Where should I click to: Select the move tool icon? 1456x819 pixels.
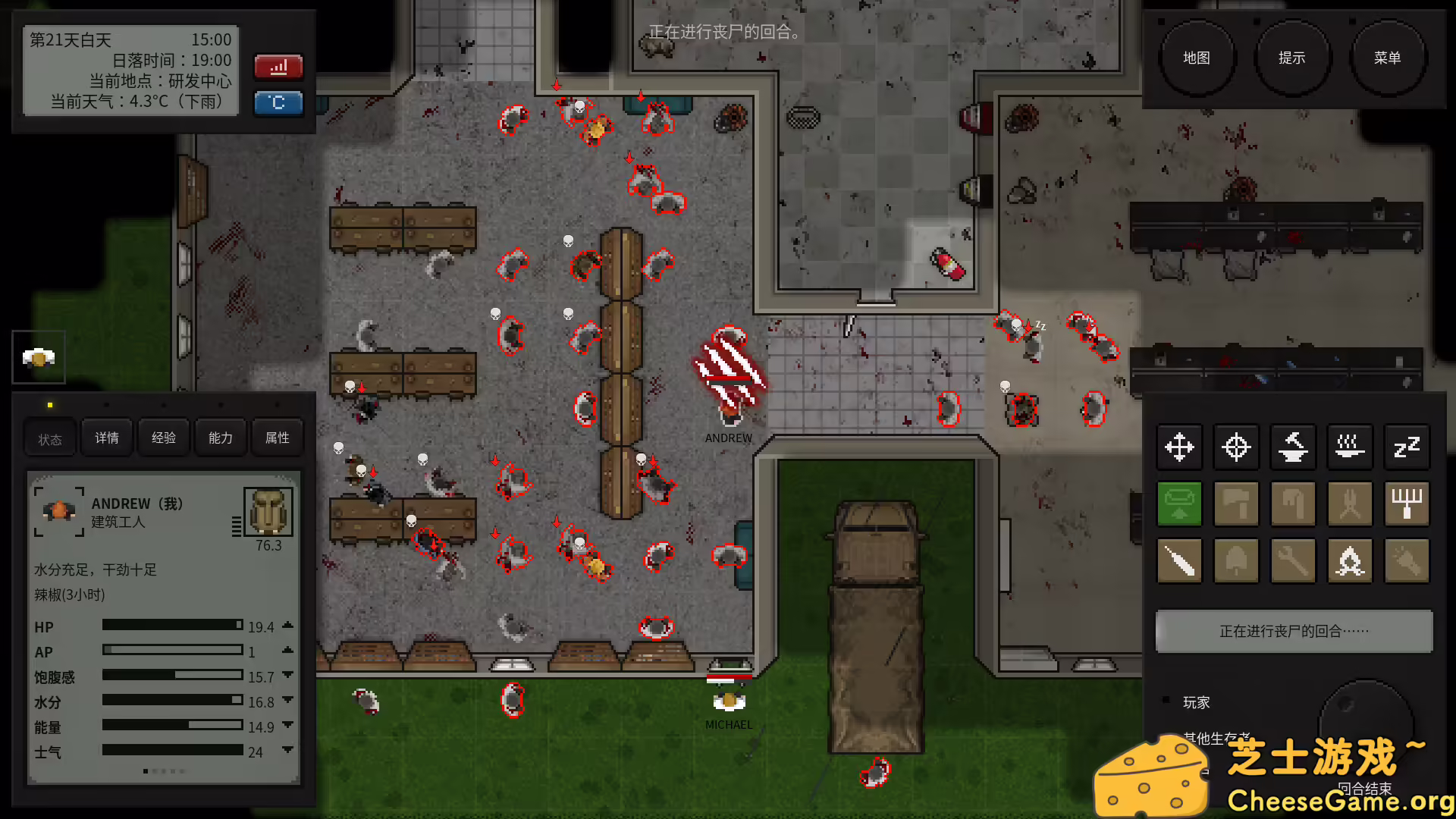coord(1179,447)
